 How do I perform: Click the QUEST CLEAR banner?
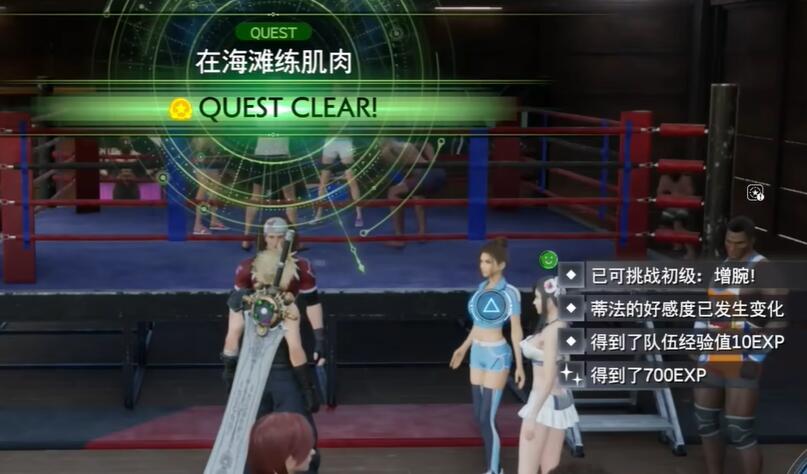pyautogui.click(x=288, y=108)
